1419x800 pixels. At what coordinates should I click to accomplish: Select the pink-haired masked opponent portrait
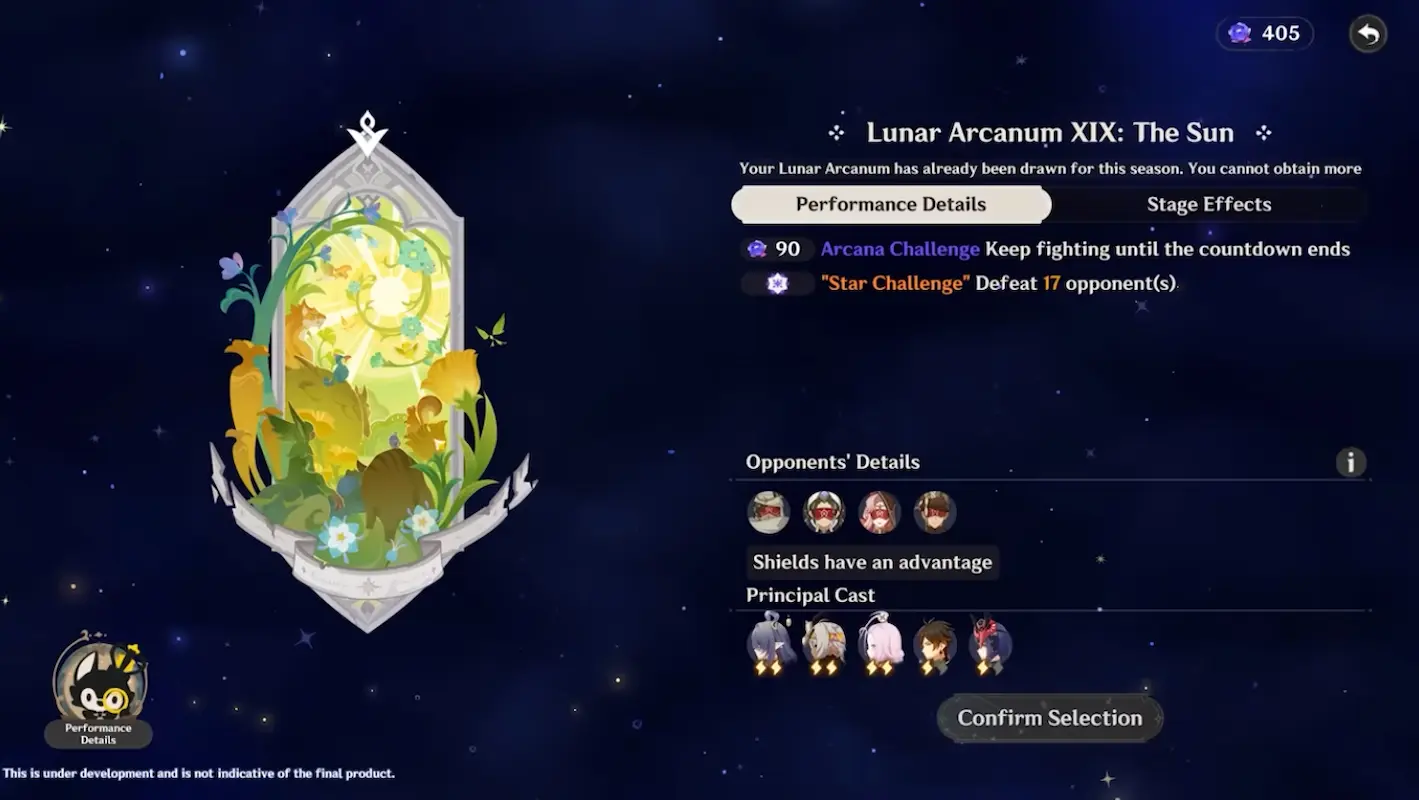(x=879, y=512)
